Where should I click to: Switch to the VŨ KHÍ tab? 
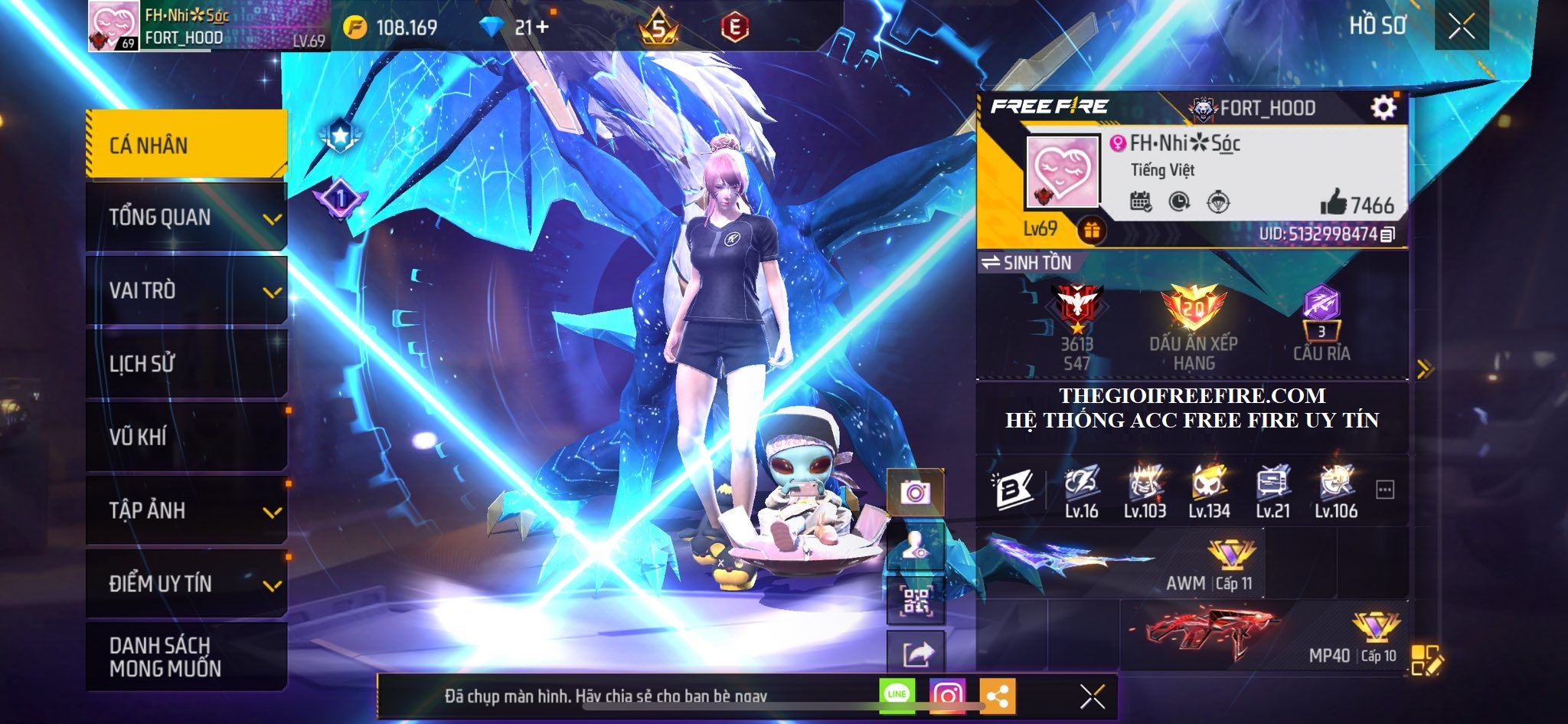point(186,437)
